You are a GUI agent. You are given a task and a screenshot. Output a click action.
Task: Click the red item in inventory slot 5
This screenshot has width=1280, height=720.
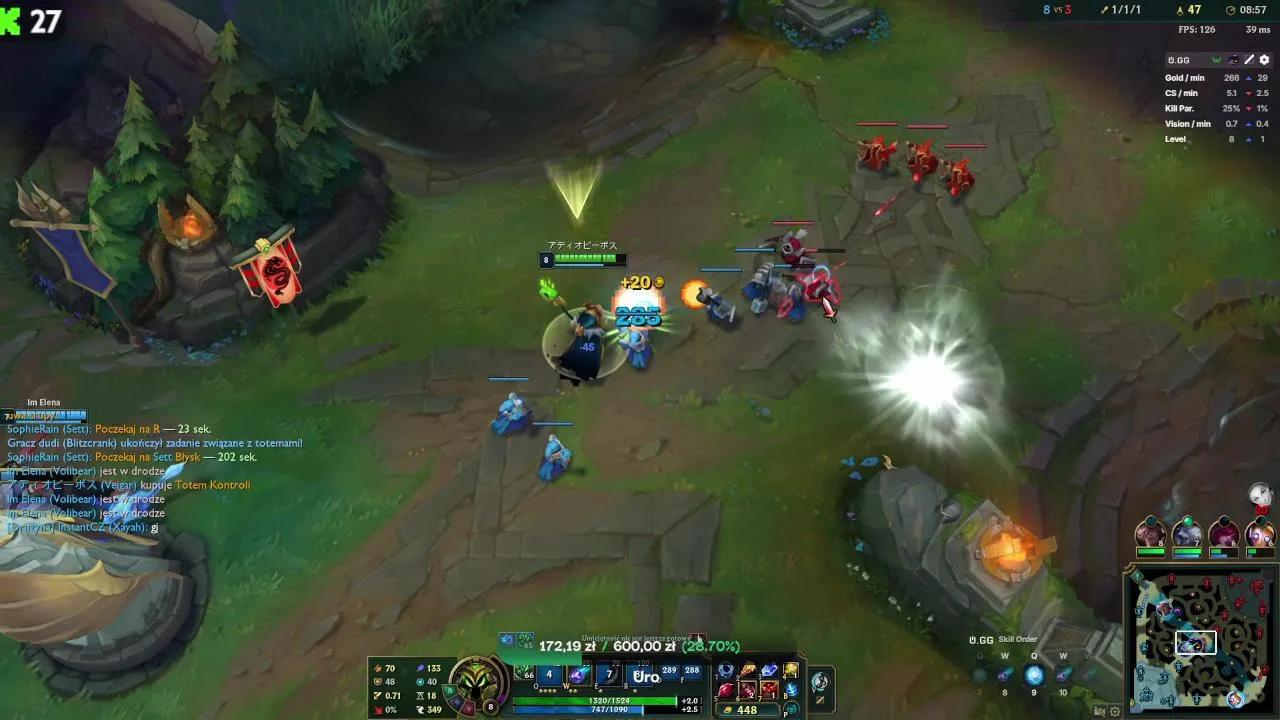pyautogui.click(x=726, y=690)
